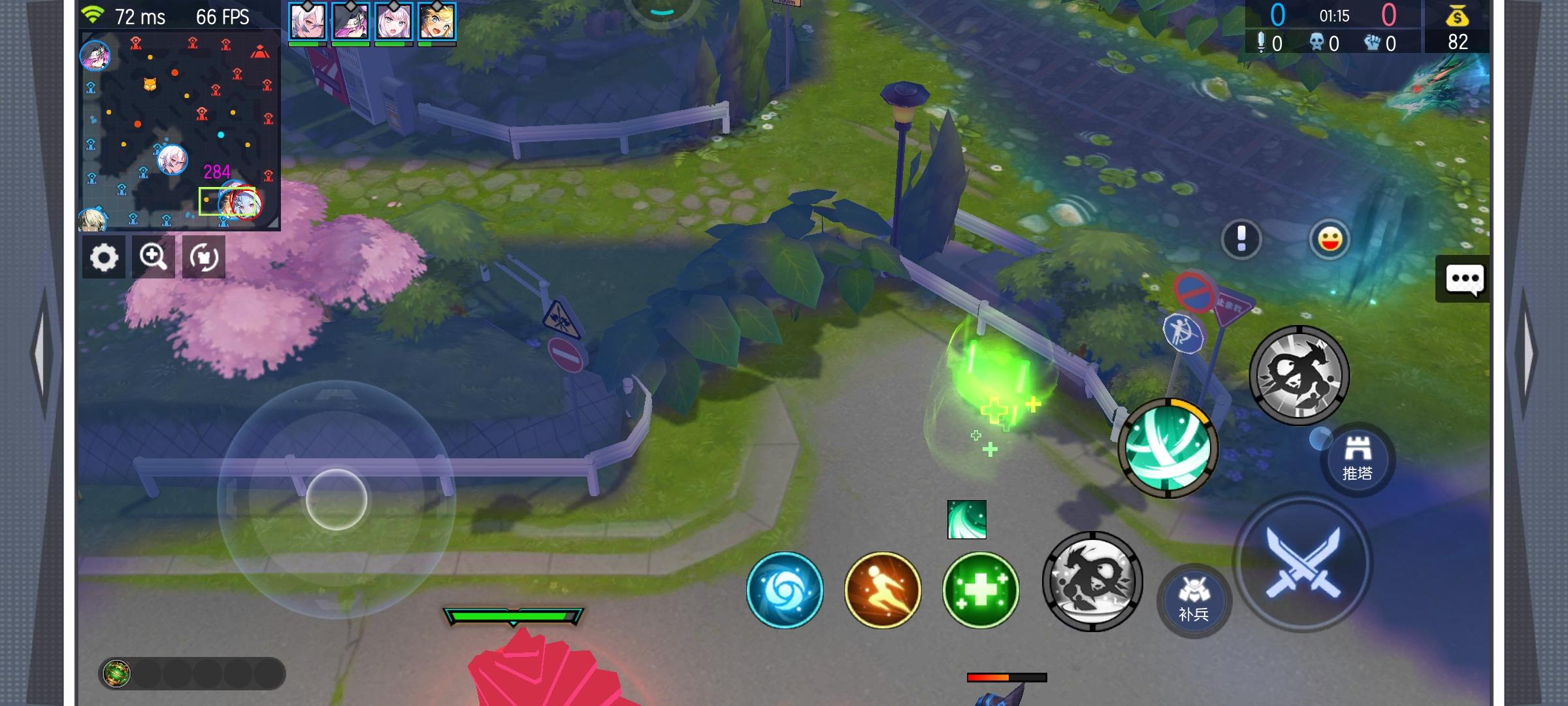Switch camera rotation with the rotate icon
The height and width of the screenshot is (706, 1568).
pyautogui.click(x=203, y=256)
